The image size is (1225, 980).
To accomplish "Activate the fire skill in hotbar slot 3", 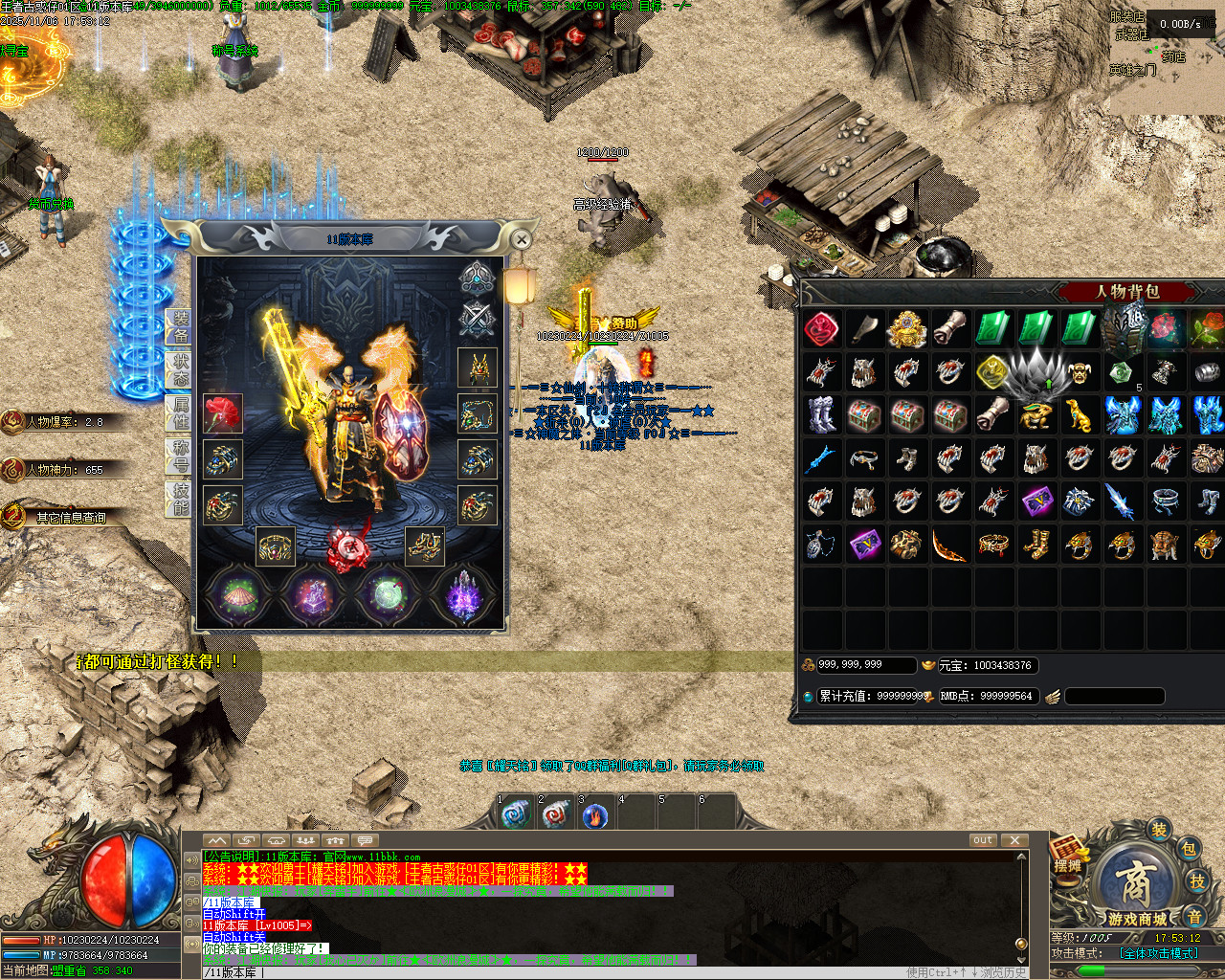I will (x=595, y=816).
